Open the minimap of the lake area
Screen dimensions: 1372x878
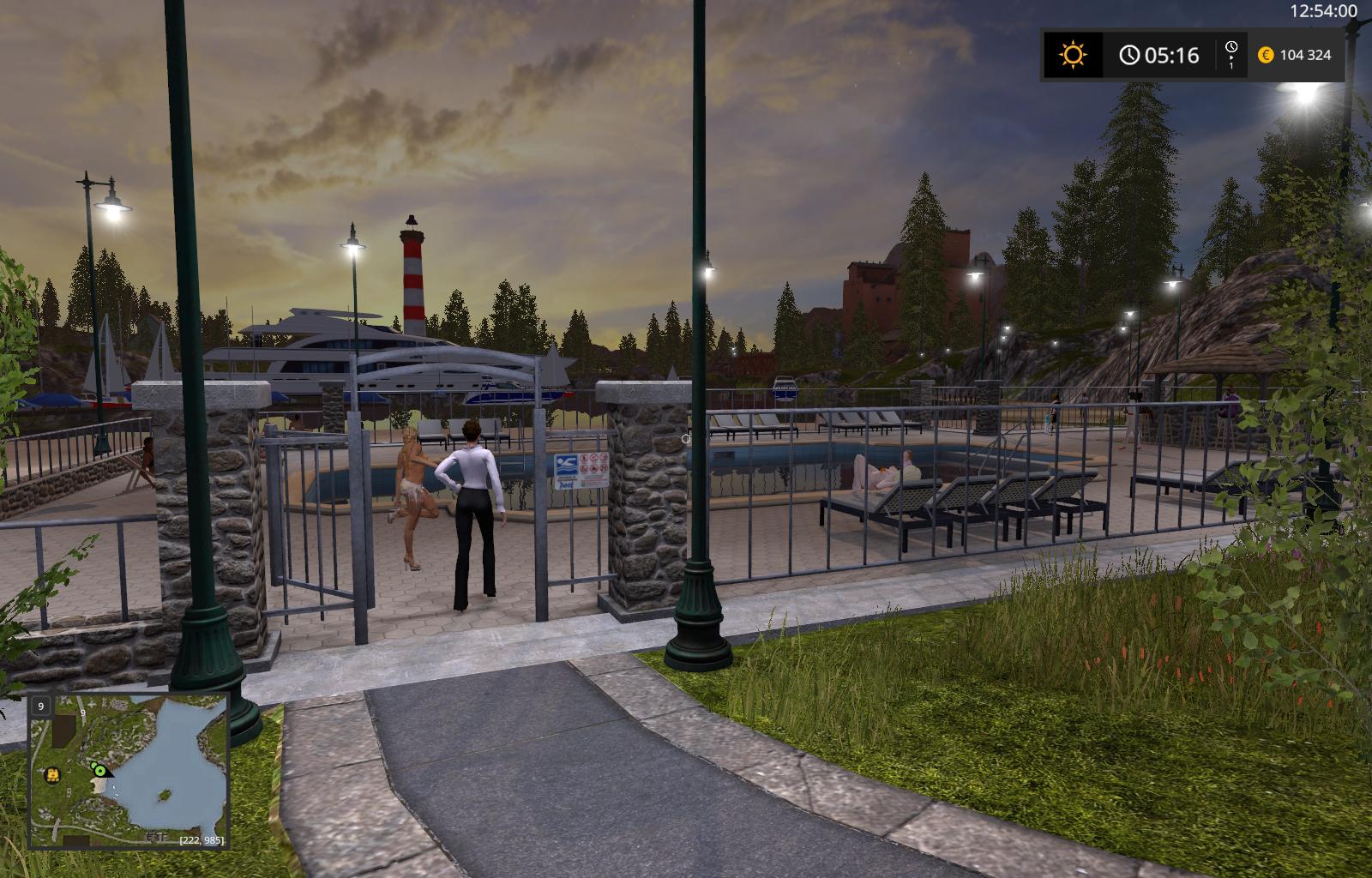click(x=129, y=771)
